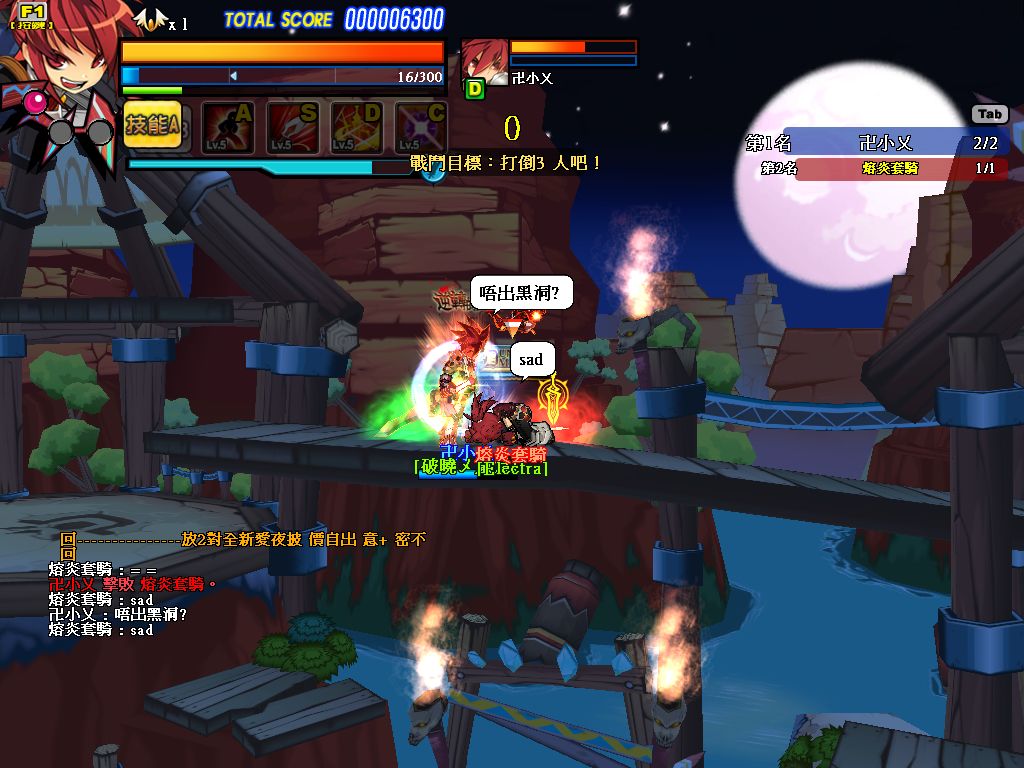This screenshot has height=768, width=1024.
Task: Toggle the yellow 技能A skill-set button
Action: coord(153,126)
